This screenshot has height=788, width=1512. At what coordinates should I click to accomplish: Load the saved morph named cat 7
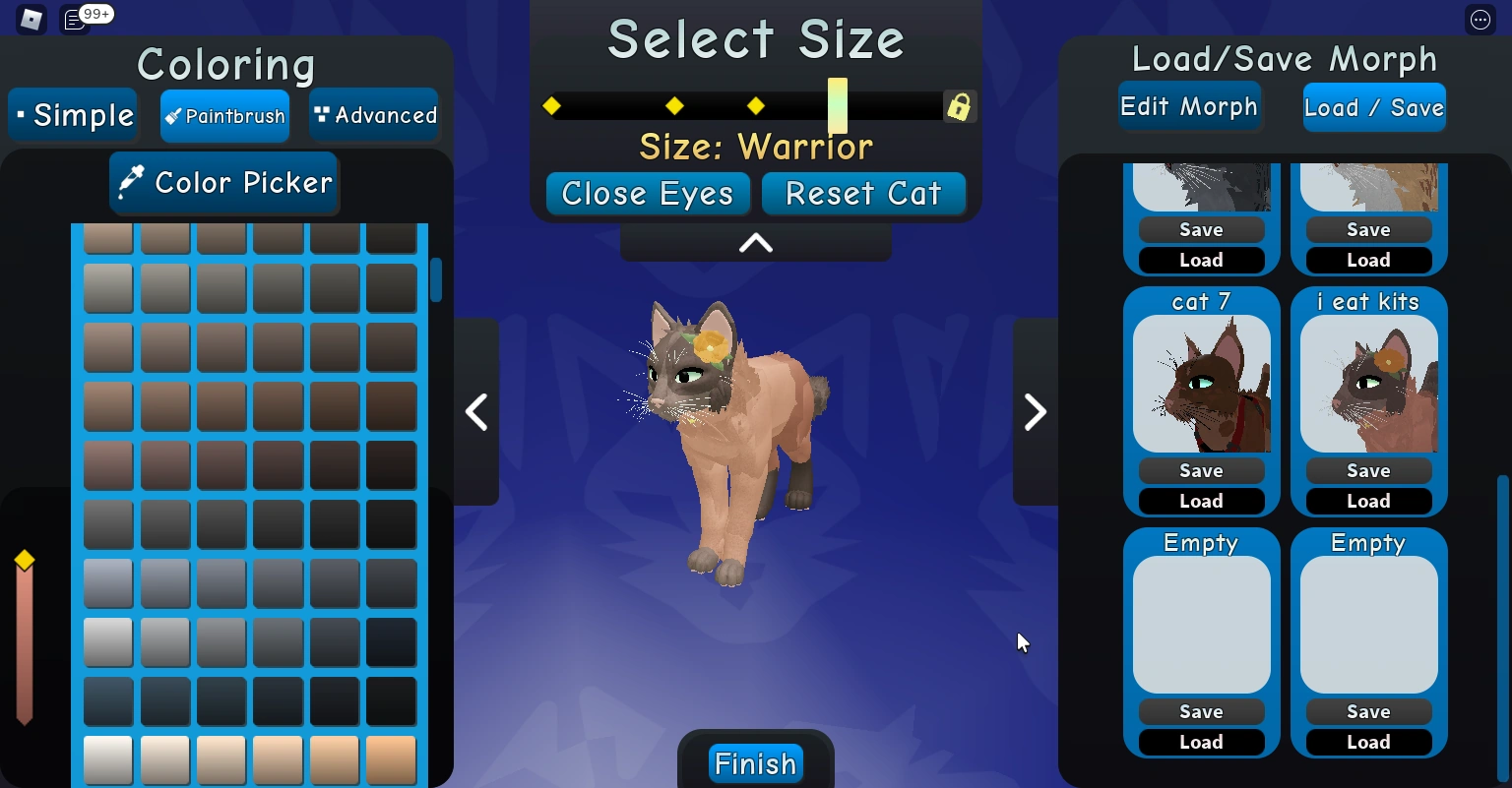click(x=1201, y=501)
